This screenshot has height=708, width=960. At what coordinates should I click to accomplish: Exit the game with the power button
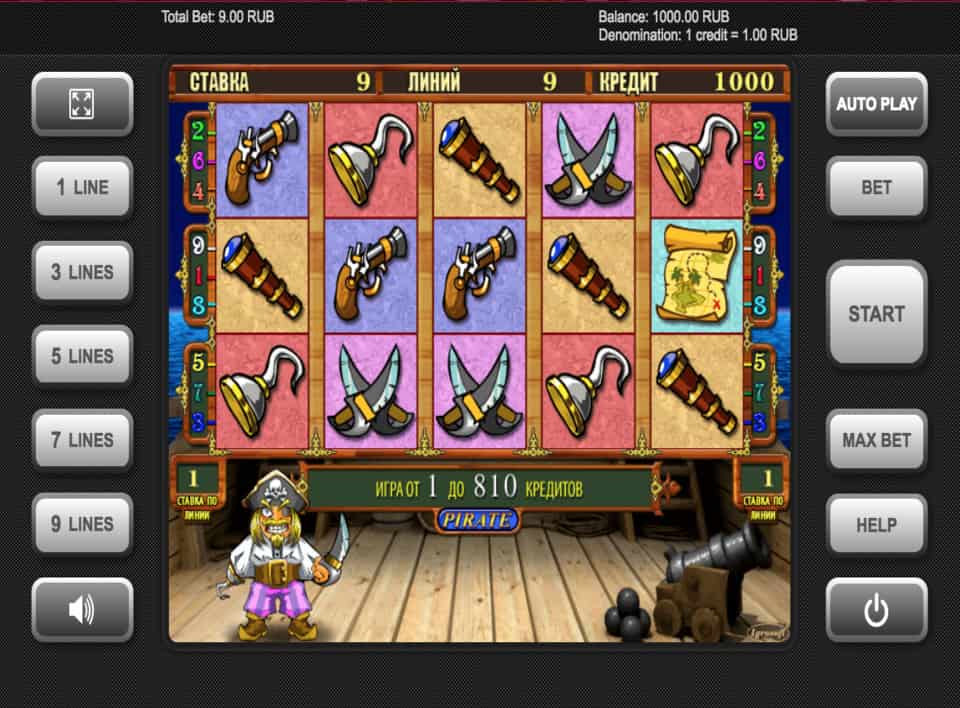point(876,609)
